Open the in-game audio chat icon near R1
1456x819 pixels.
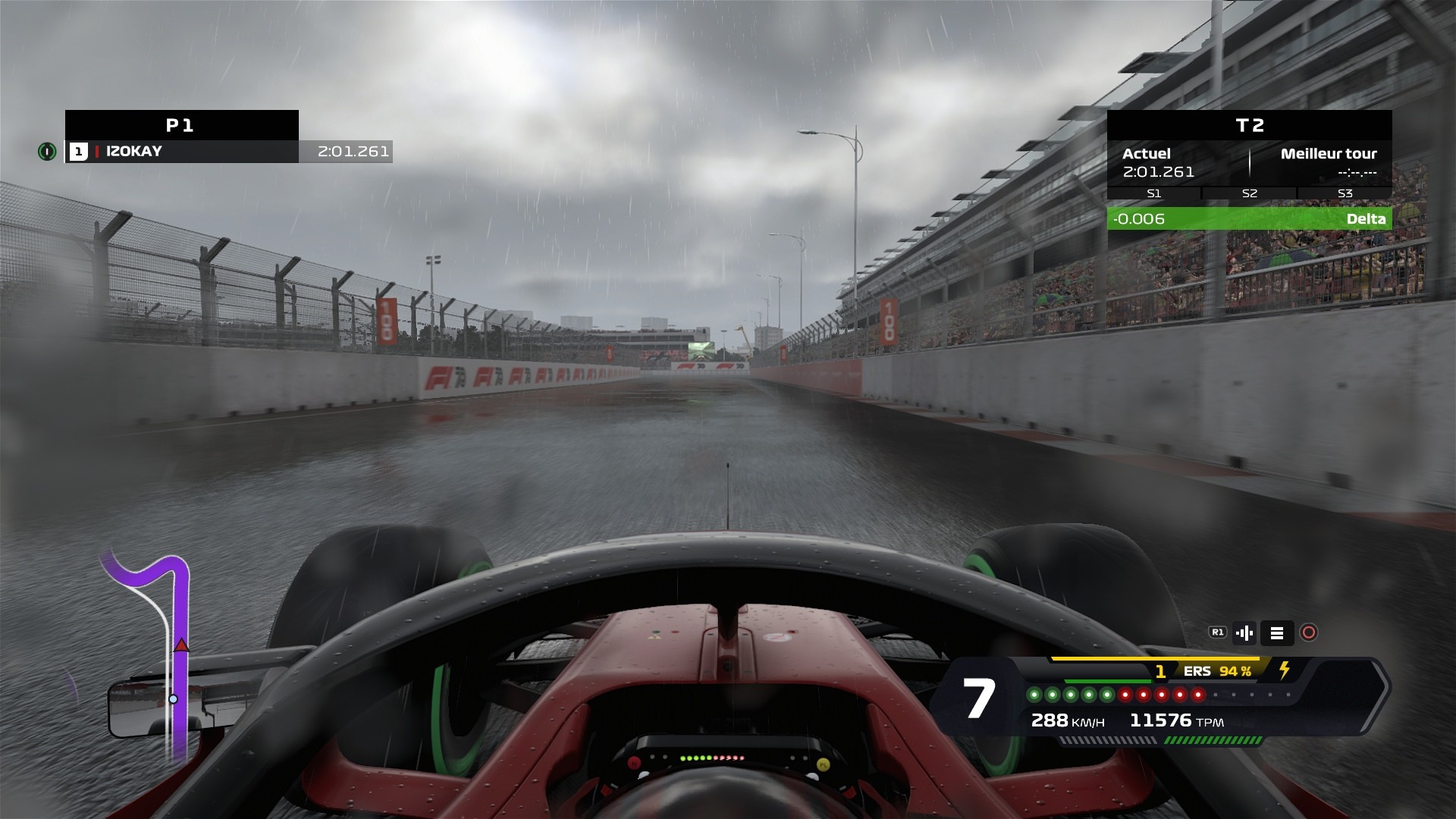pyautogui.click(x=1244, y=632)
